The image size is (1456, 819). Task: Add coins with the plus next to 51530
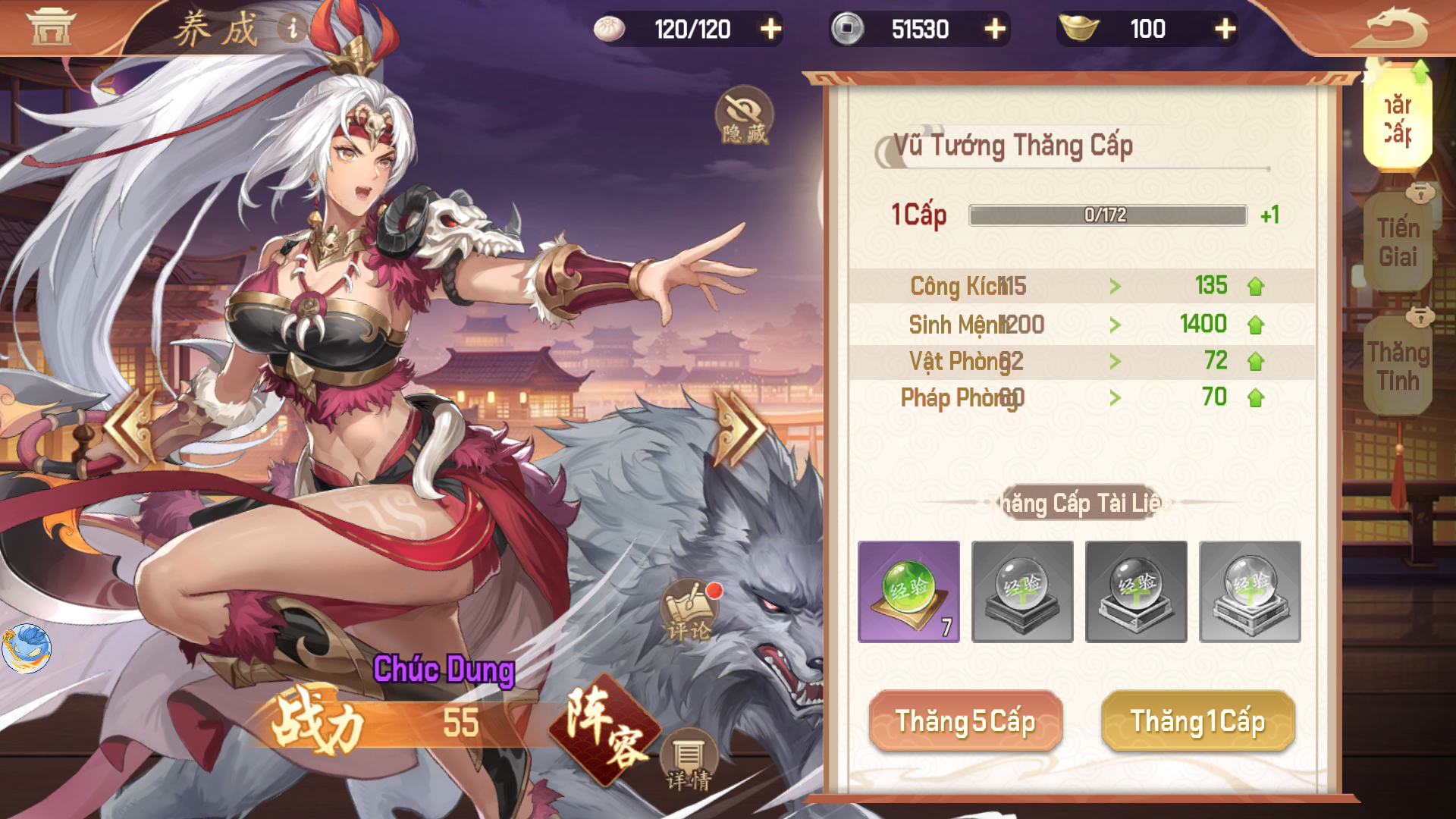[x=995, y=30]
